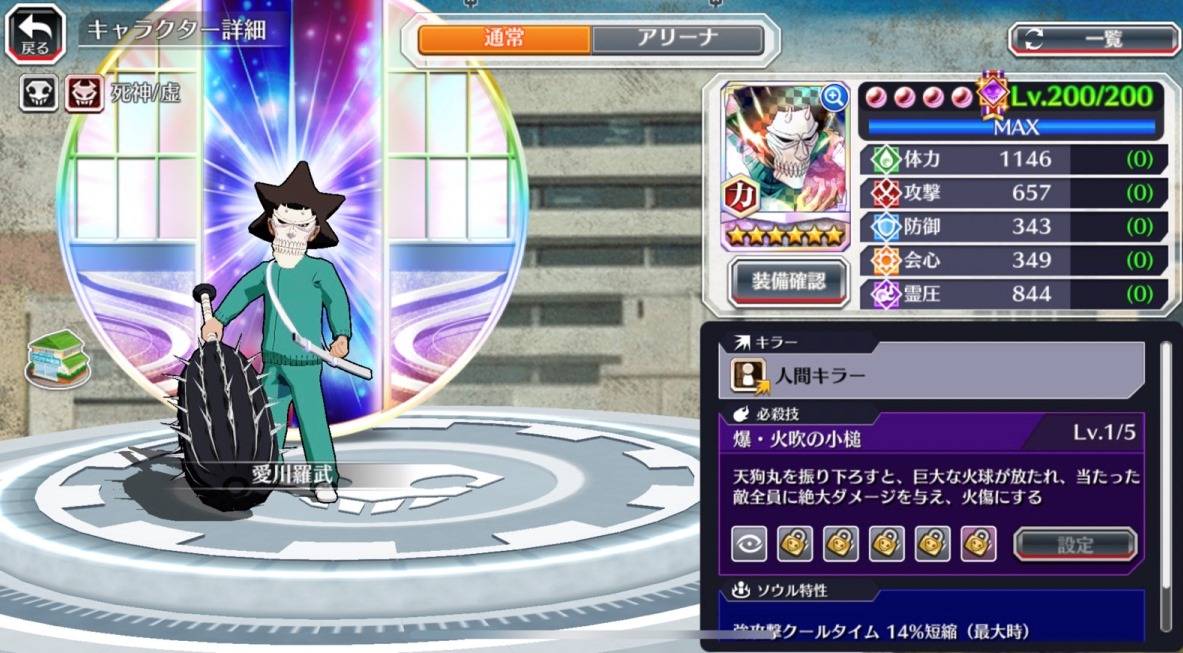The height and width of the screenshot is (653, 1183).
Task: Select the purple locked special move slot
Action: (x=978, y=543)
